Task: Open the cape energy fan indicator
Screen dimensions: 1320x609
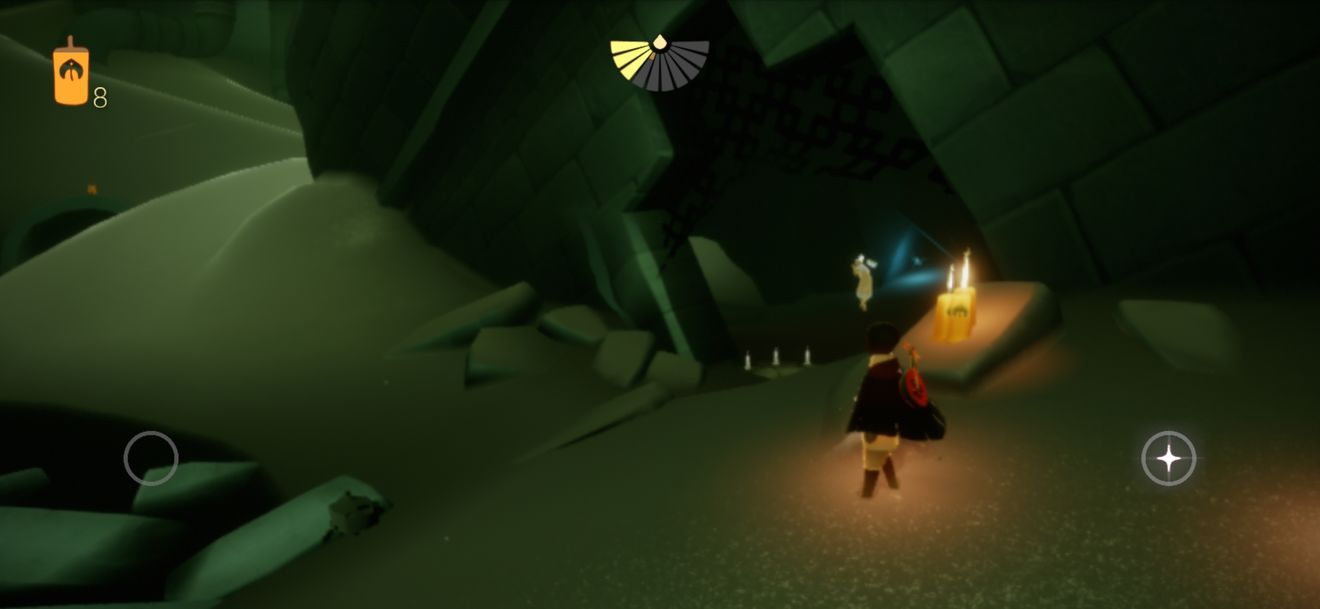Action: click(x=660, y=63)
